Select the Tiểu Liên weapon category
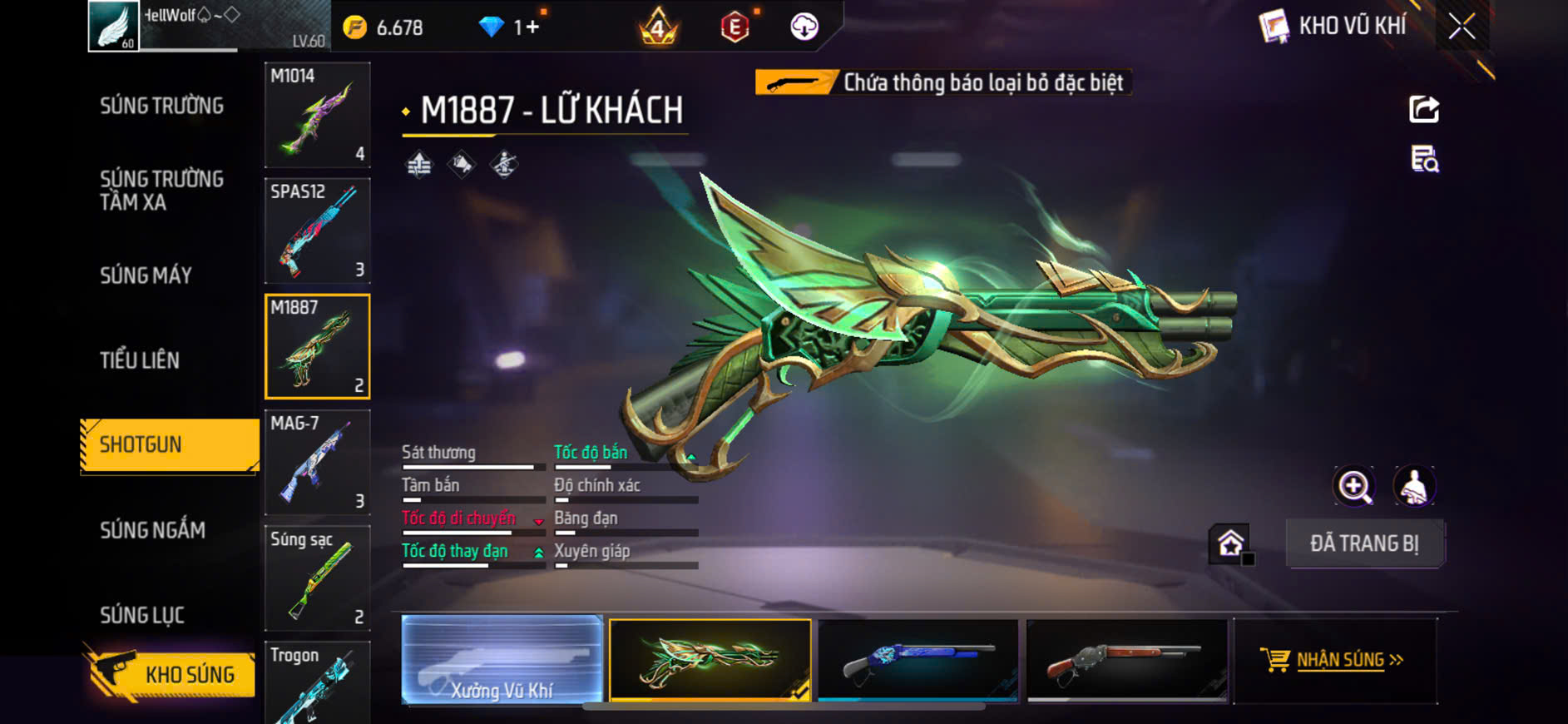1568x724 pixels. point(140,360)
